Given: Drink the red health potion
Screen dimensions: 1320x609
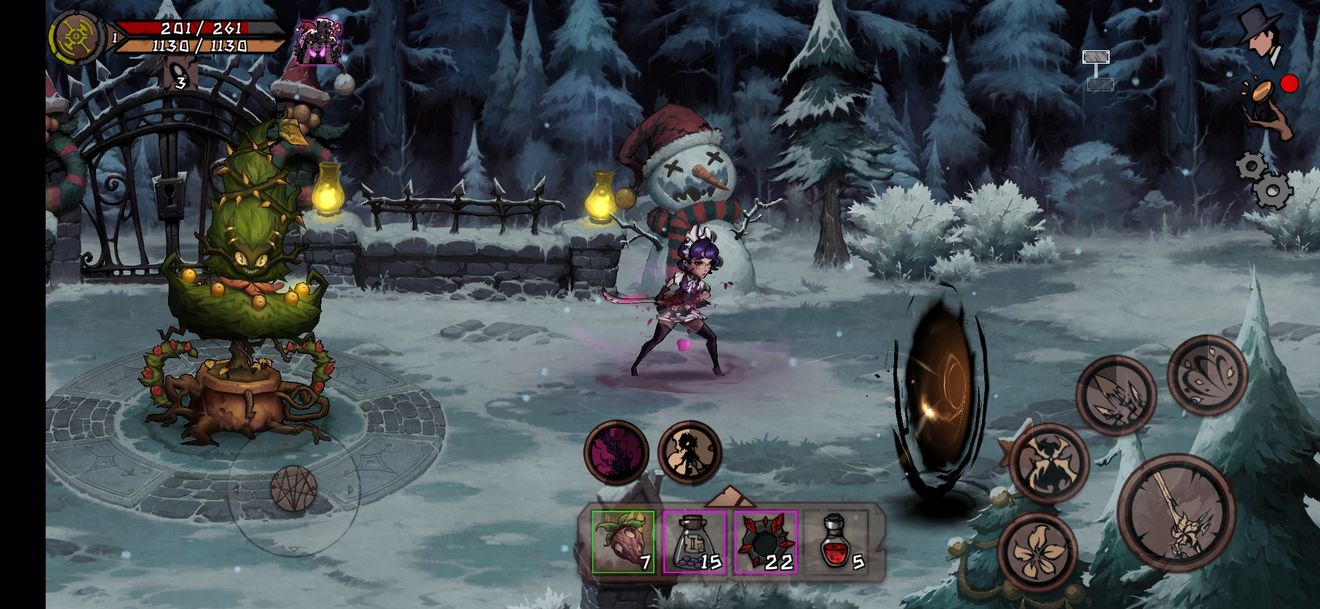Looking at the screenshot, I should pos(836,542).
